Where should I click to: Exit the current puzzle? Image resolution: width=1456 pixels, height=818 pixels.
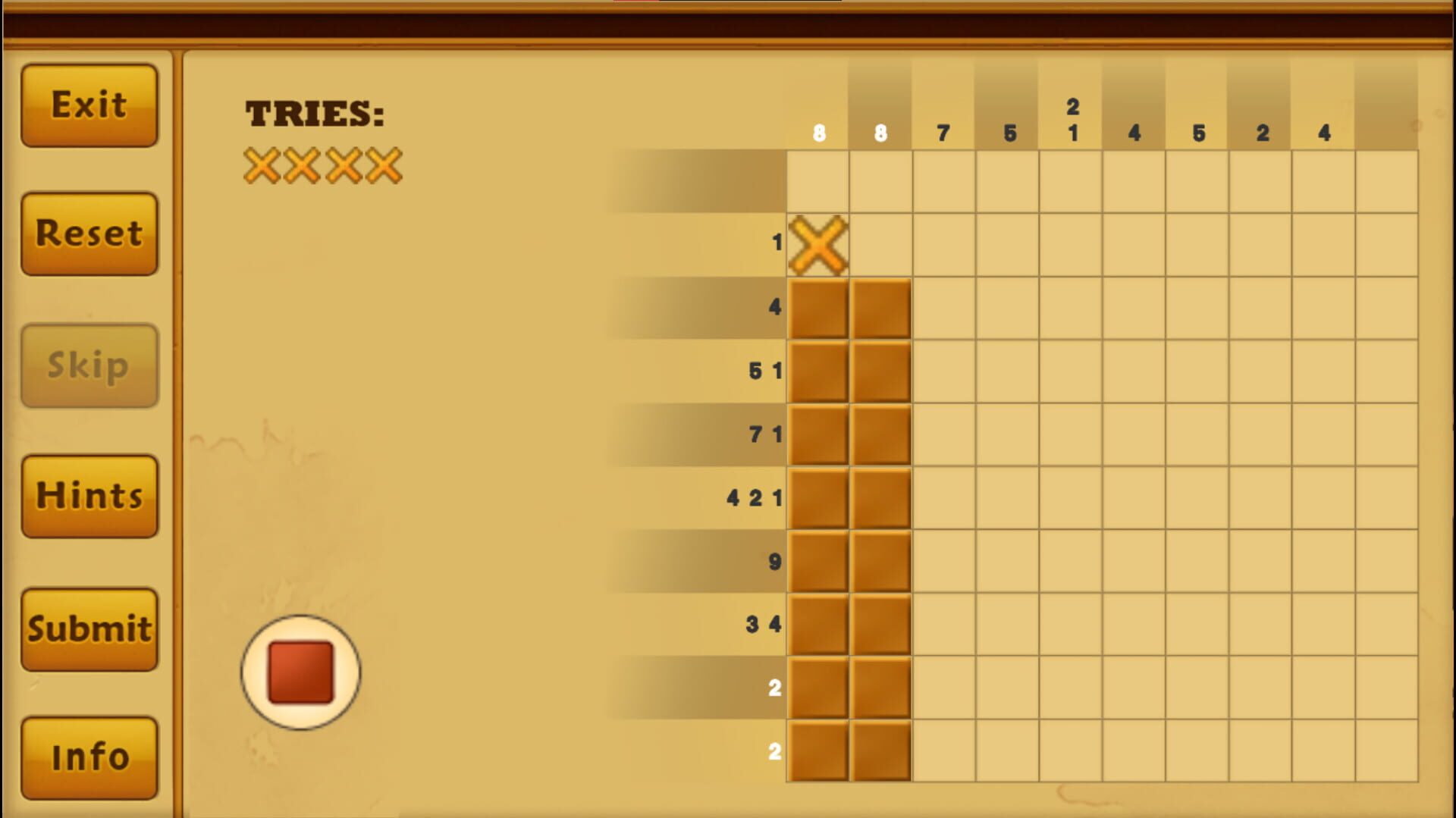tap(89, 104)
